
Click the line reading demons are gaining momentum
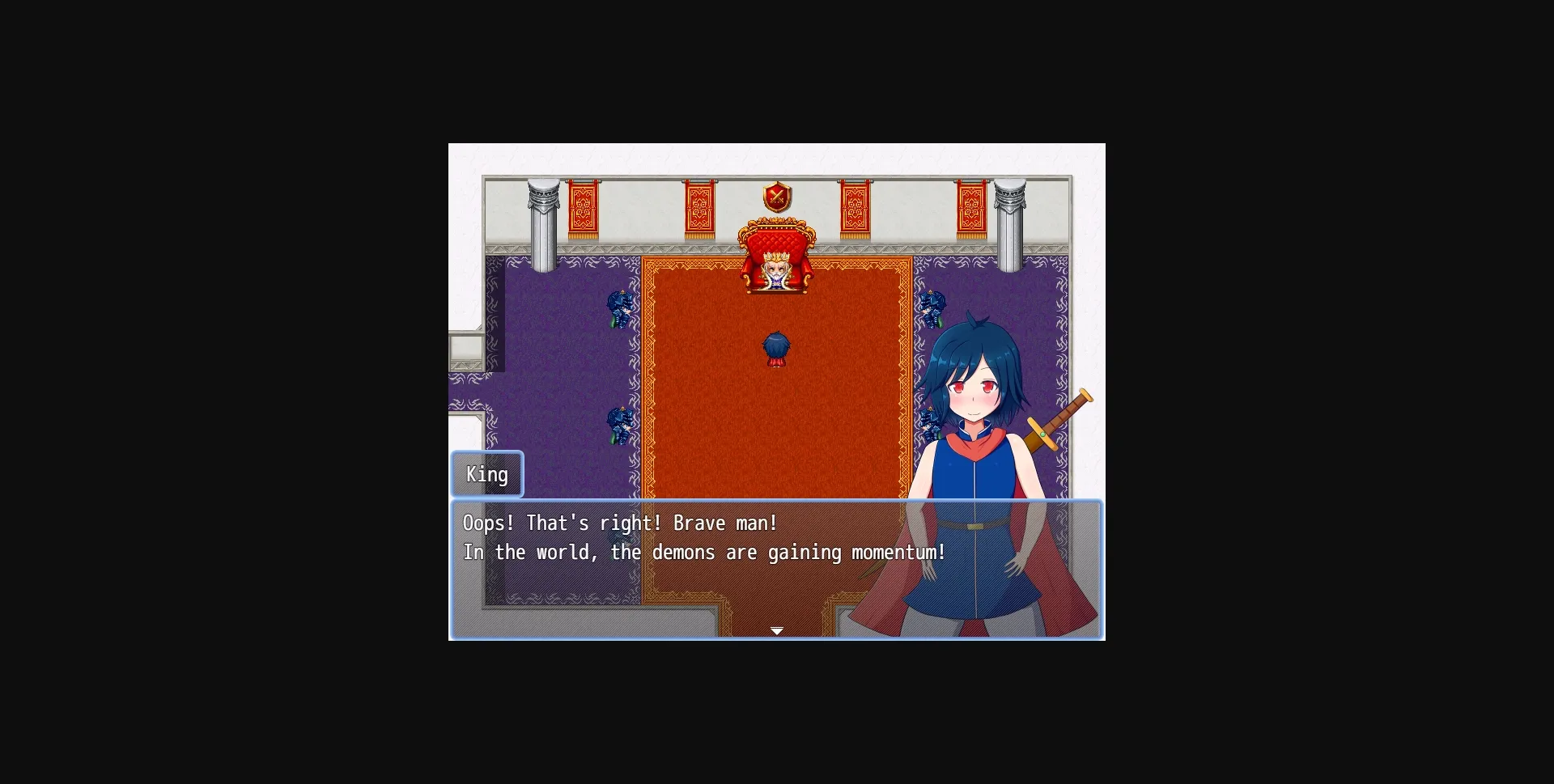tap(704, 553)
